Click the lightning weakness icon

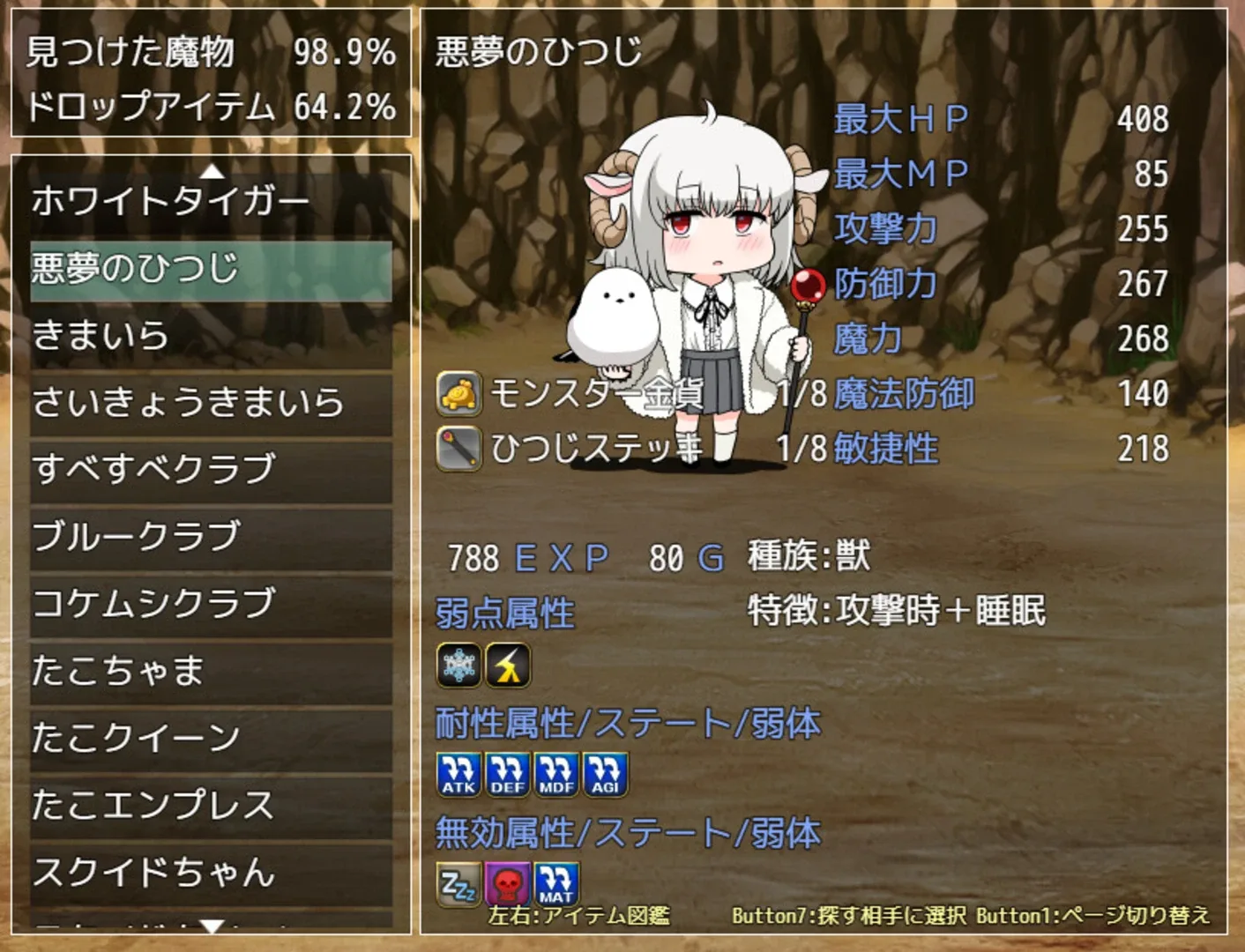[509, 666]
